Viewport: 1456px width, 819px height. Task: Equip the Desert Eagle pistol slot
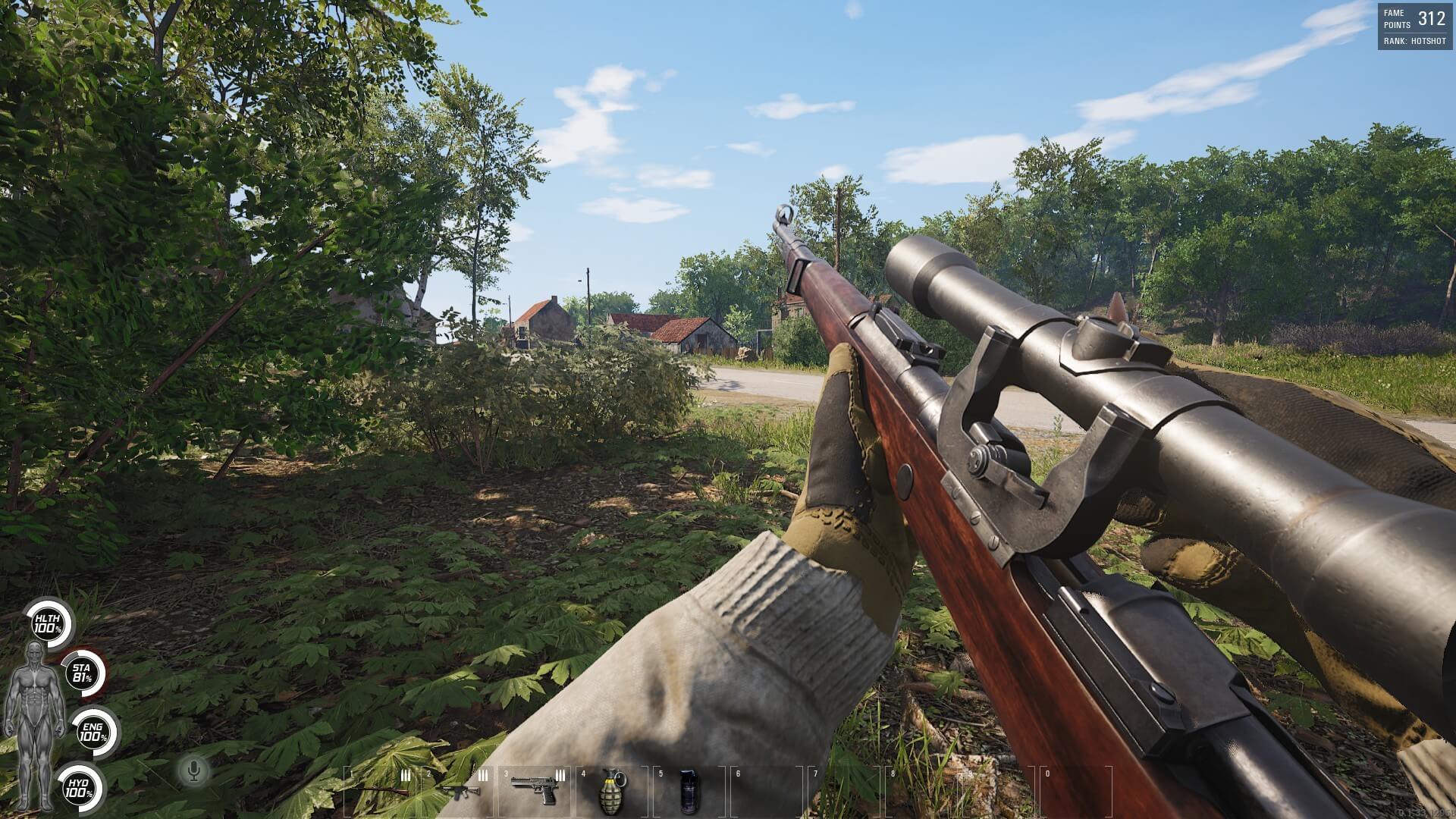[x=535, y=790]
